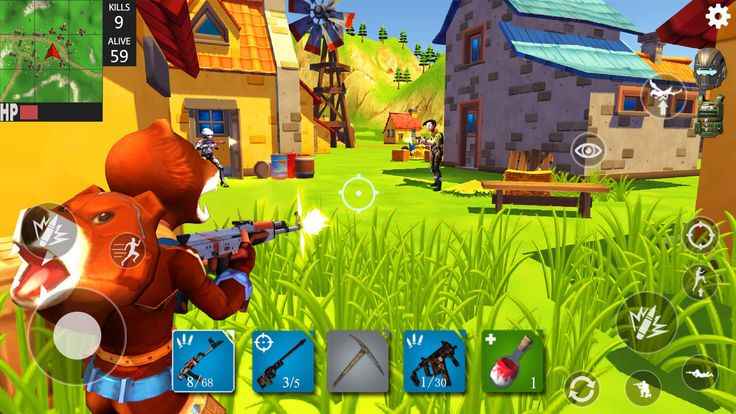The image size is (736, 414).
Task: Select the assault rifle weapon slot
Action: click(203, 360)
